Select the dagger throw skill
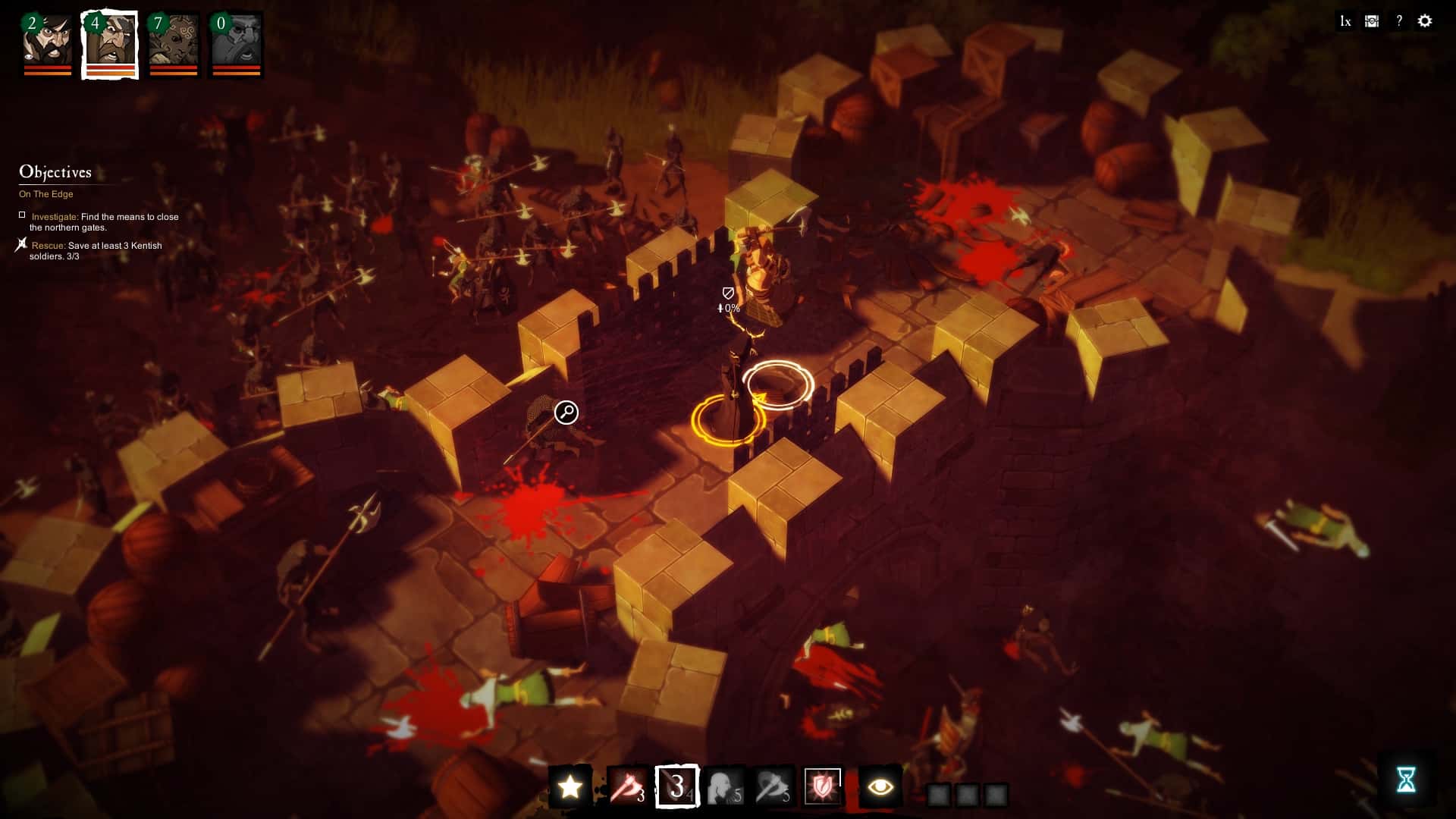The height and width of the screenshot is (819, 1456). [775, 787]
